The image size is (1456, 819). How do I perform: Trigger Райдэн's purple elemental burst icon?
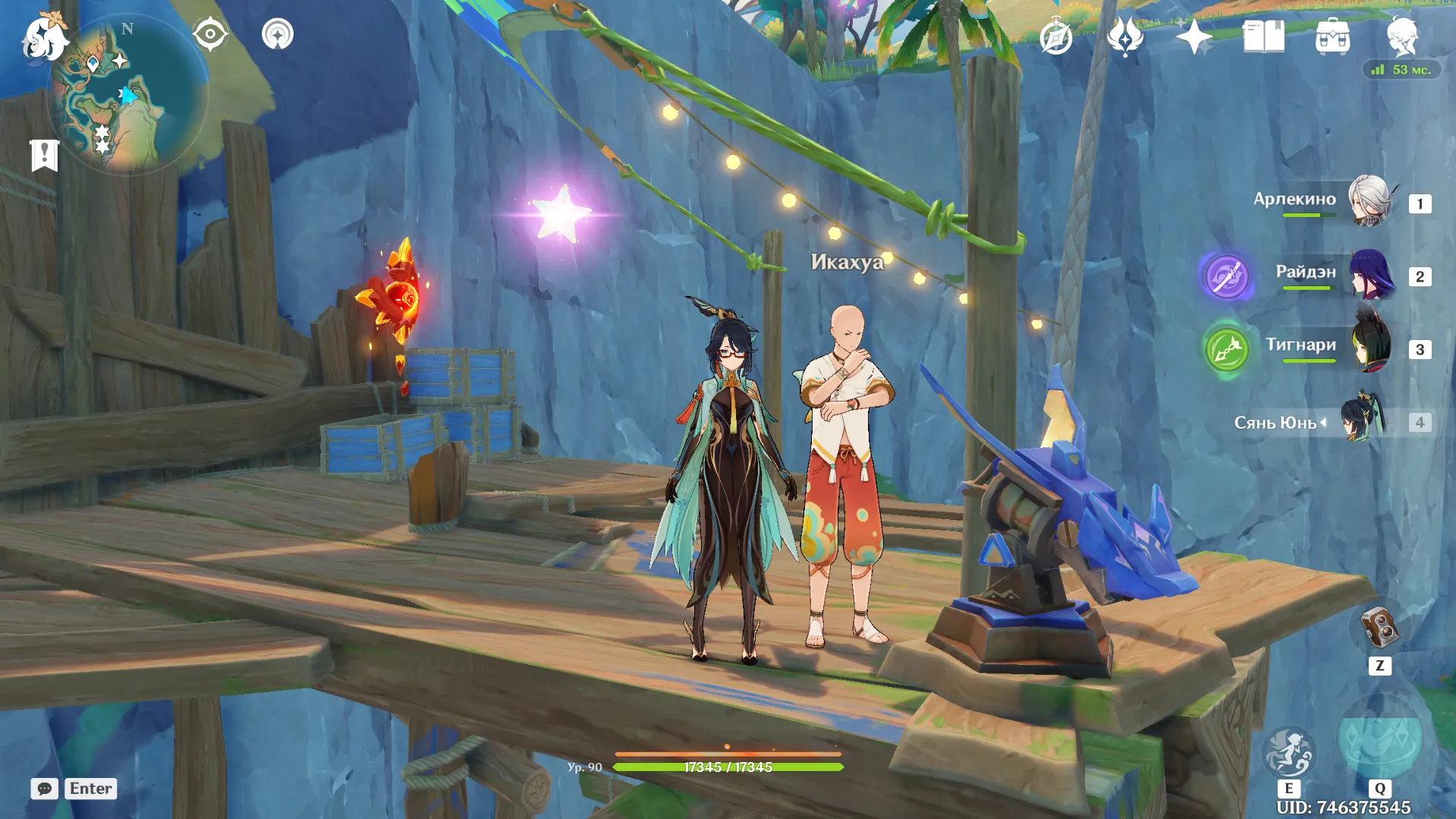tap(1226, 275)
